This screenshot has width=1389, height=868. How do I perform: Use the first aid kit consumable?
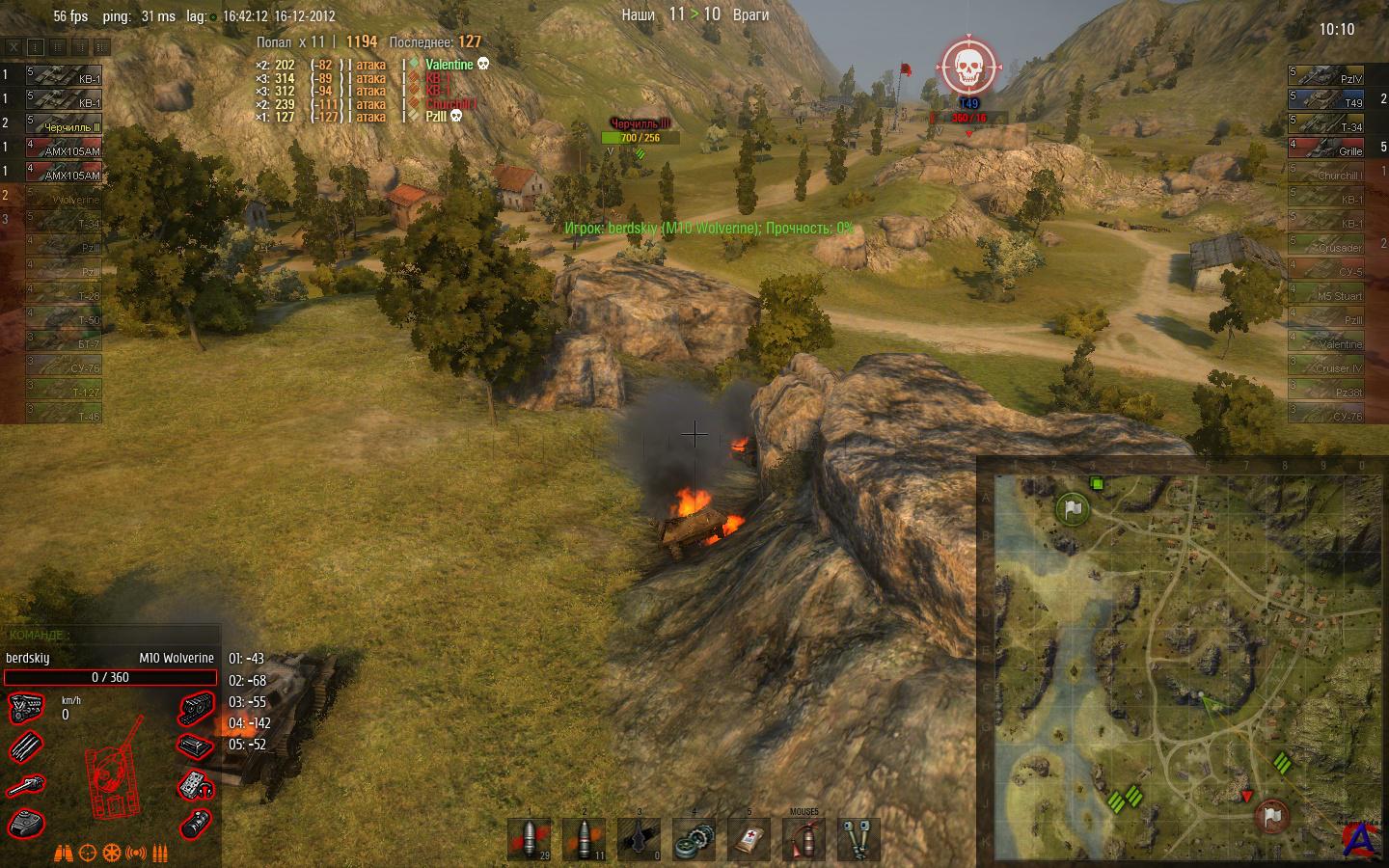(x=749, y=839)
